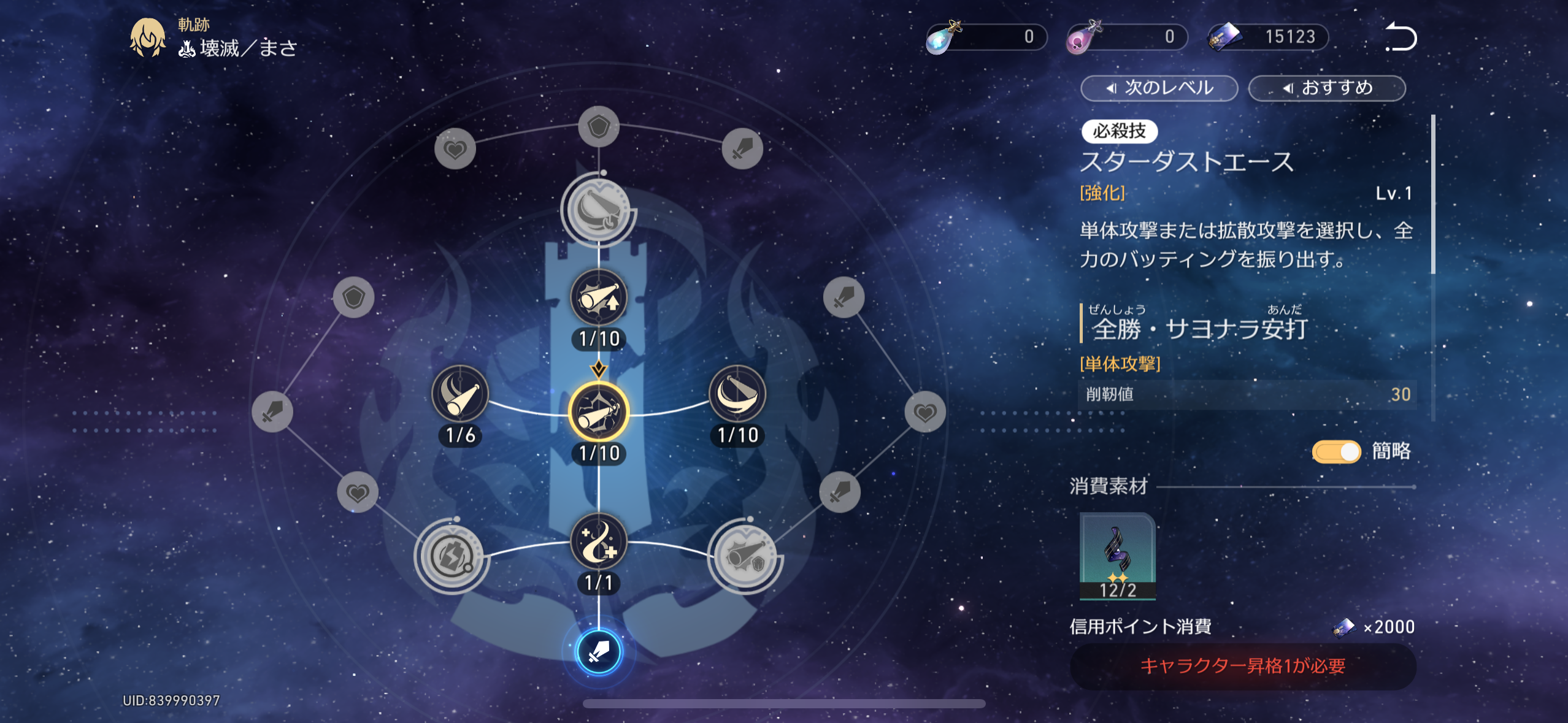
Task: Click the material thumbnail showing 12/2
Action: (1118, 556)
